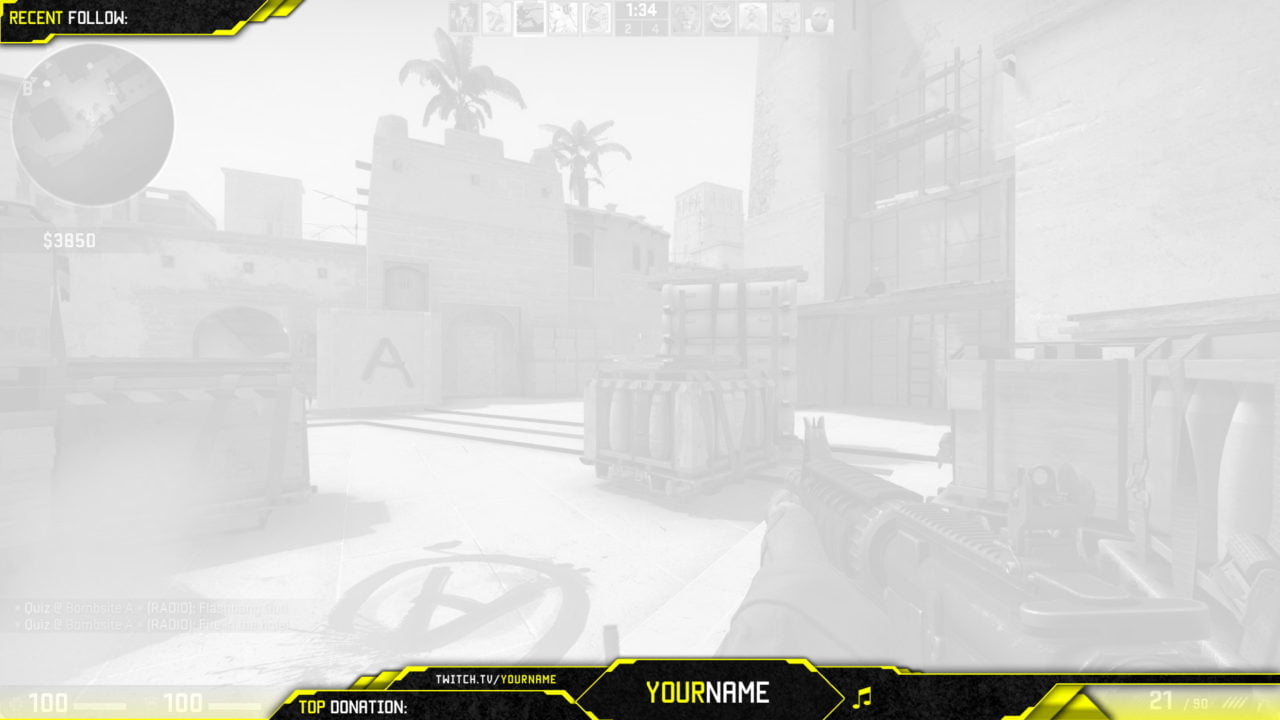This screenshot has width=1280, height=720.
Task: Click the second player portrait at top
Action: 499,17
